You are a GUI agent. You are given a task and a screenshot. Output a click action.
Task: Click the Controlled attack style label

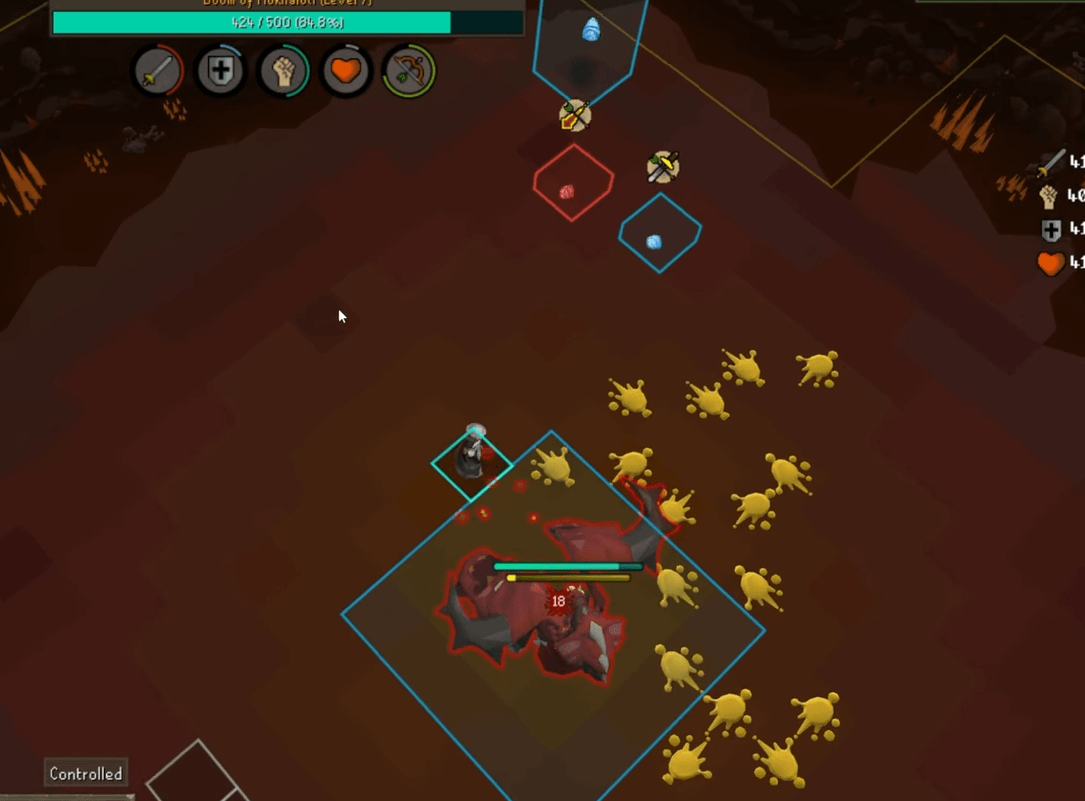coord(86,773)
